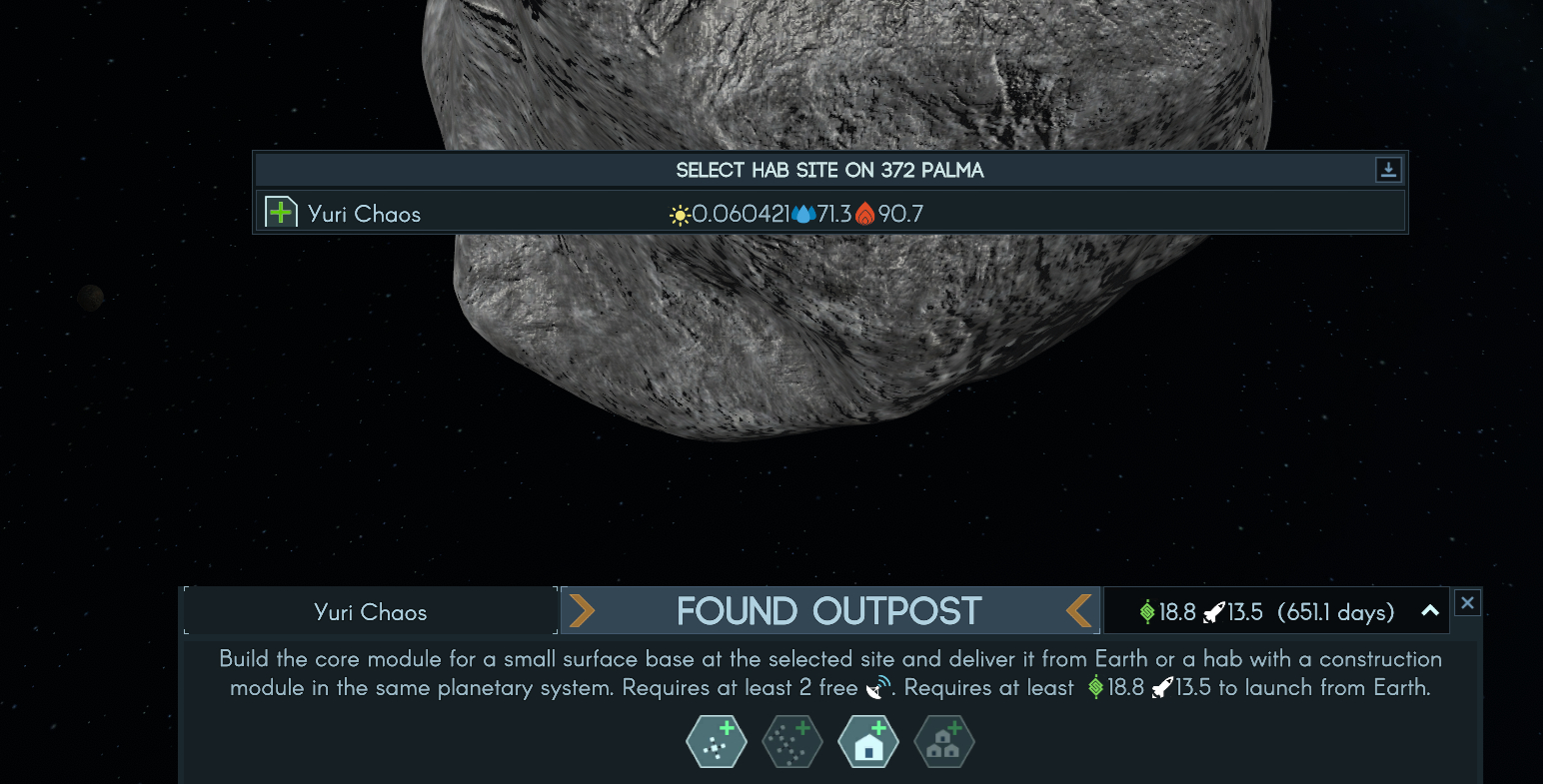This screenshot has width=1543, height=784.
Task: Choose the single-module orbital station hexagon icon
Action: click(x=717, y=742)
